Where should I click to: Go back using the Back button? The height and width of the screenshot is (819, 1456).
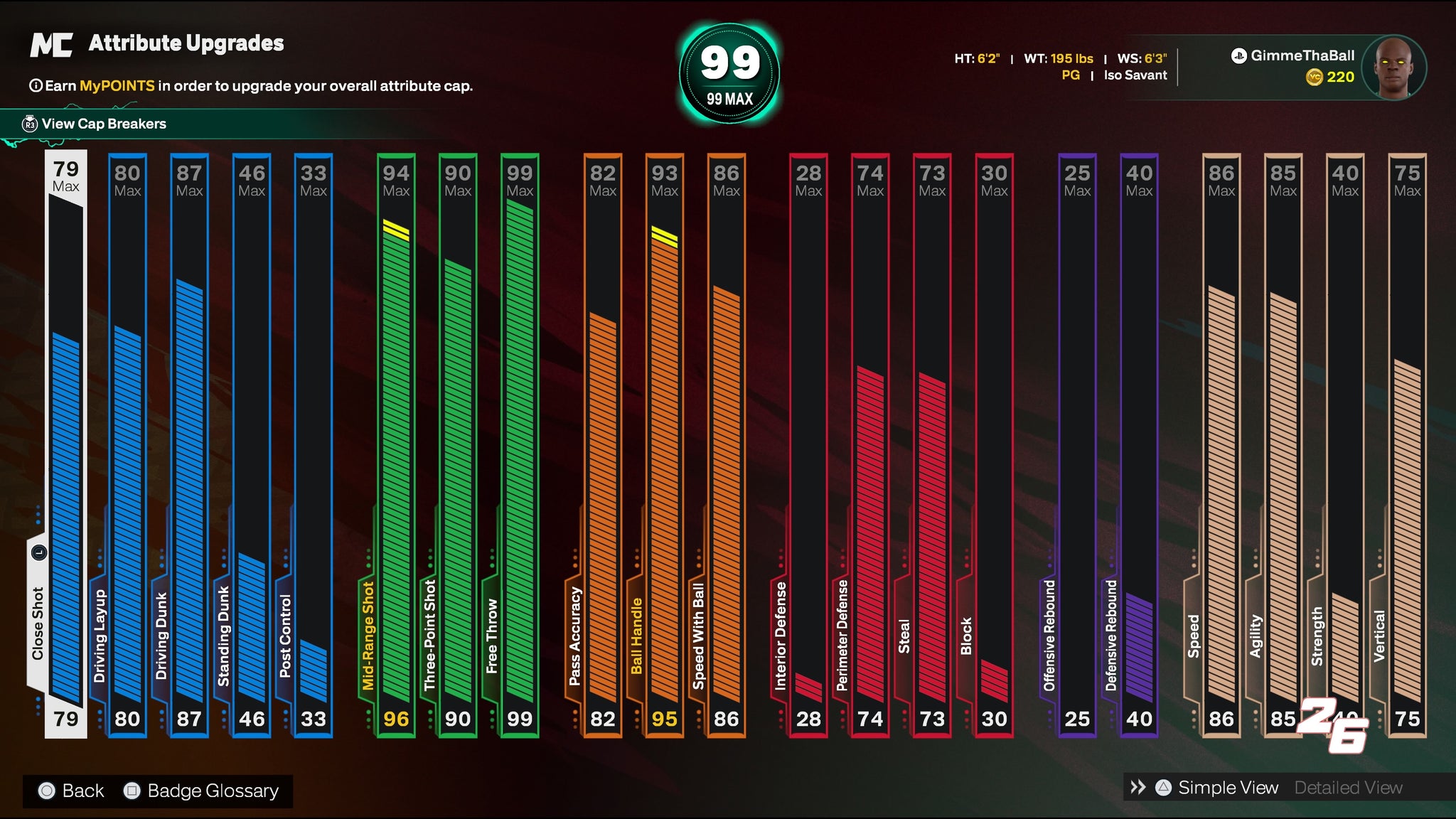coord(72,791)
